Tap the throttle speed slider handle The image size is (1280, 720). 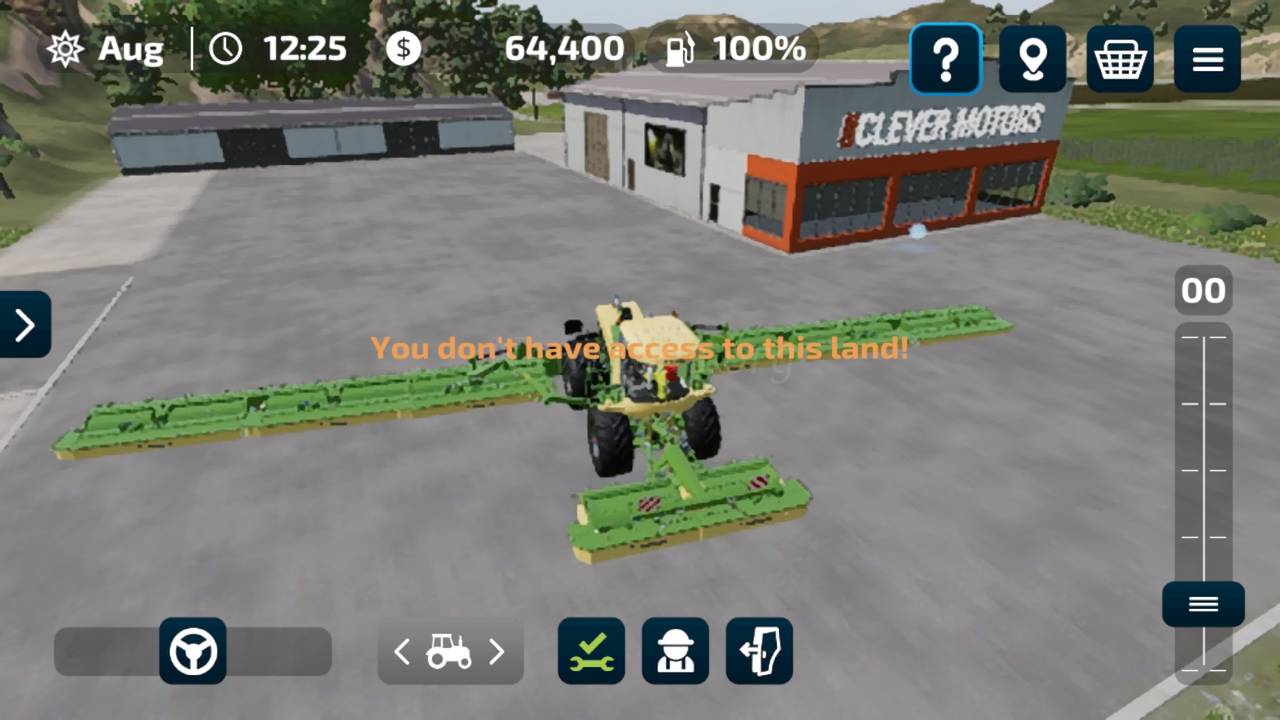1203,604
